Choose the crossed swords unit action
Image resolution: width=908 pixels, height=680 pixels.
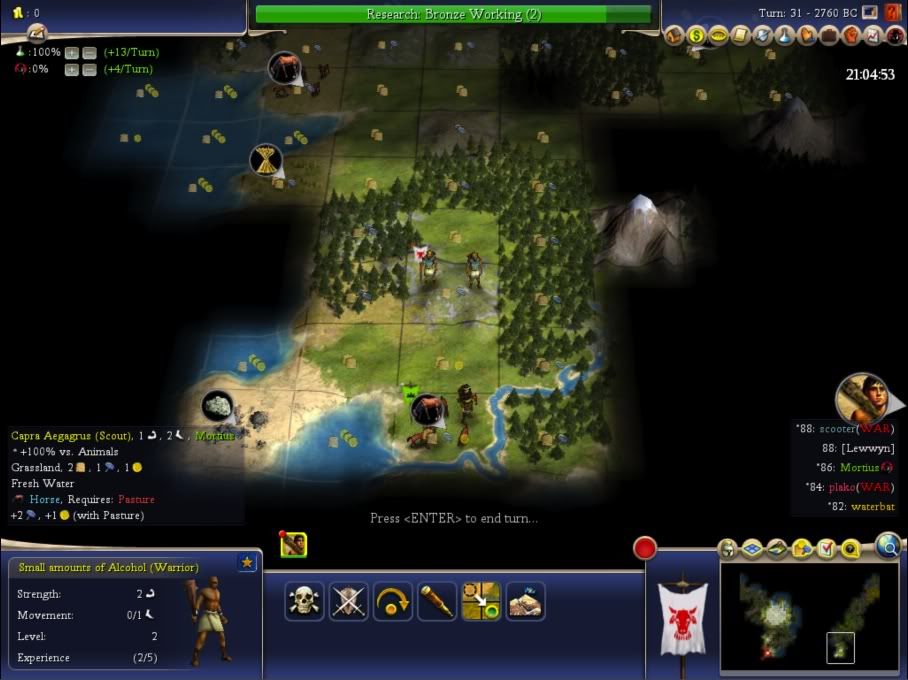click(349, 601)
